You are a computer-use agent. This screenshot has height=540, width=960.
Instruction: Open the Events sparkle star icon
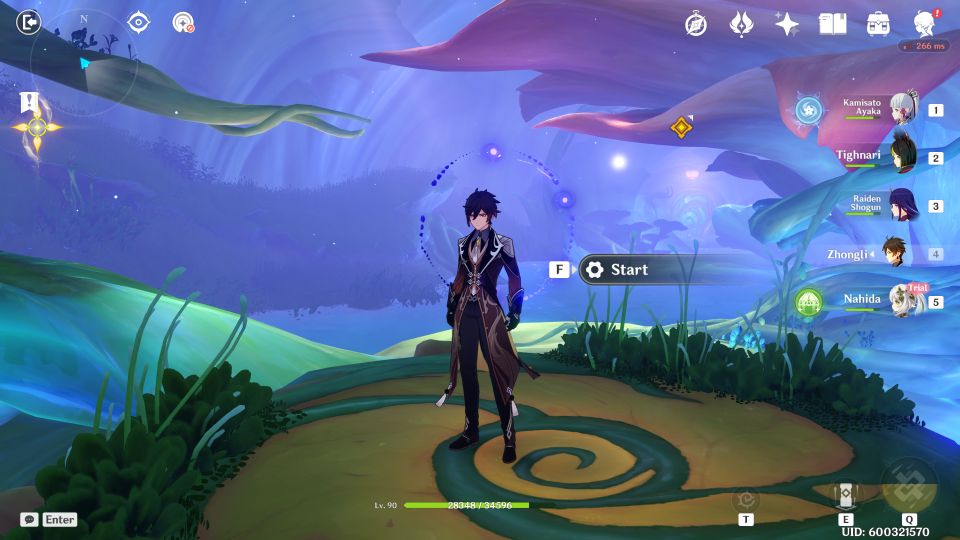click(787, 24)
